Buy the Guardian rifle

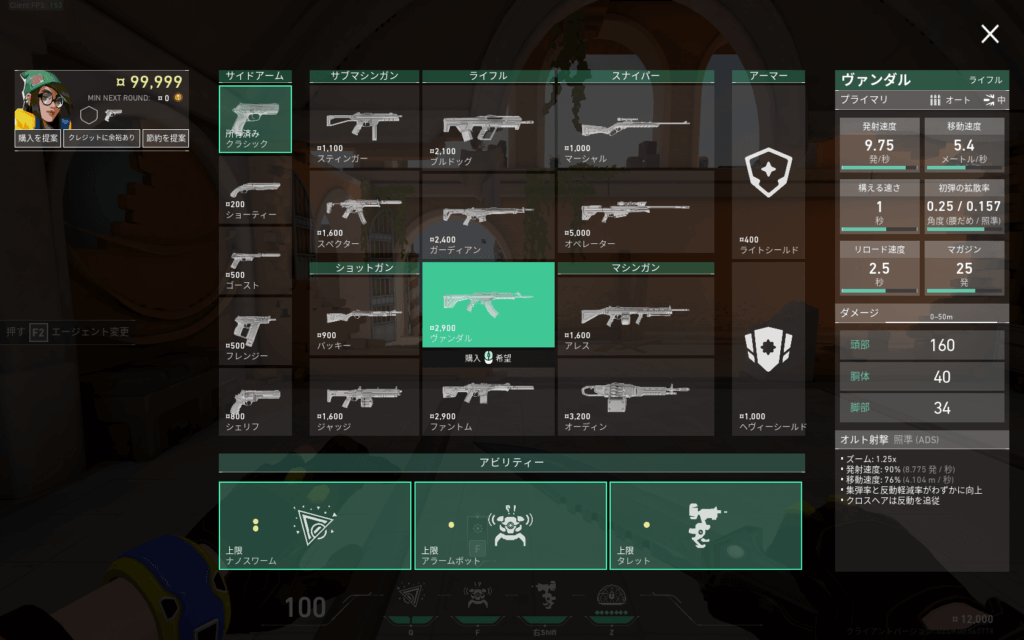[x=488, y=213]
